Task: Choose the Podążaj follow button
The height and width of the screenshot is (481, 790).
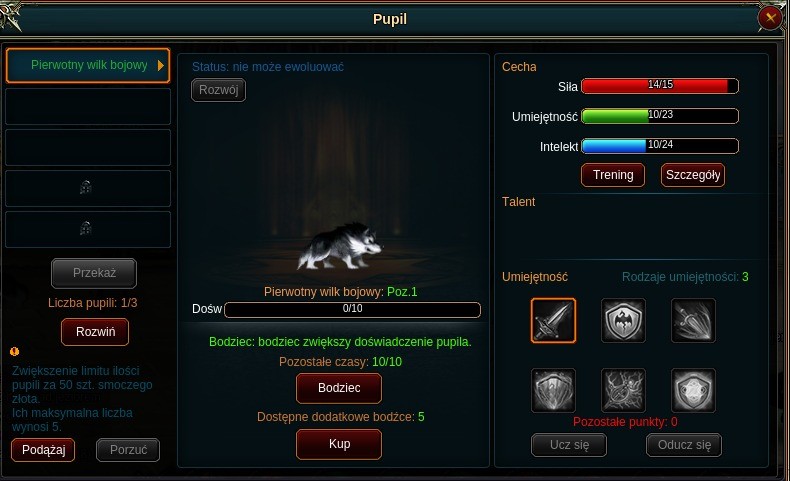Action: tap(43, 450)
